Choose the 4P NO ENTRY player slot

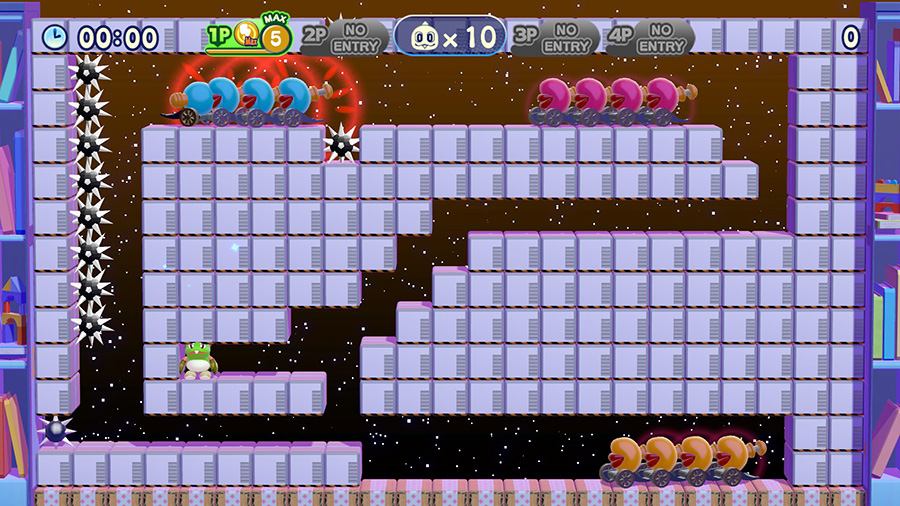coord(650,37)
